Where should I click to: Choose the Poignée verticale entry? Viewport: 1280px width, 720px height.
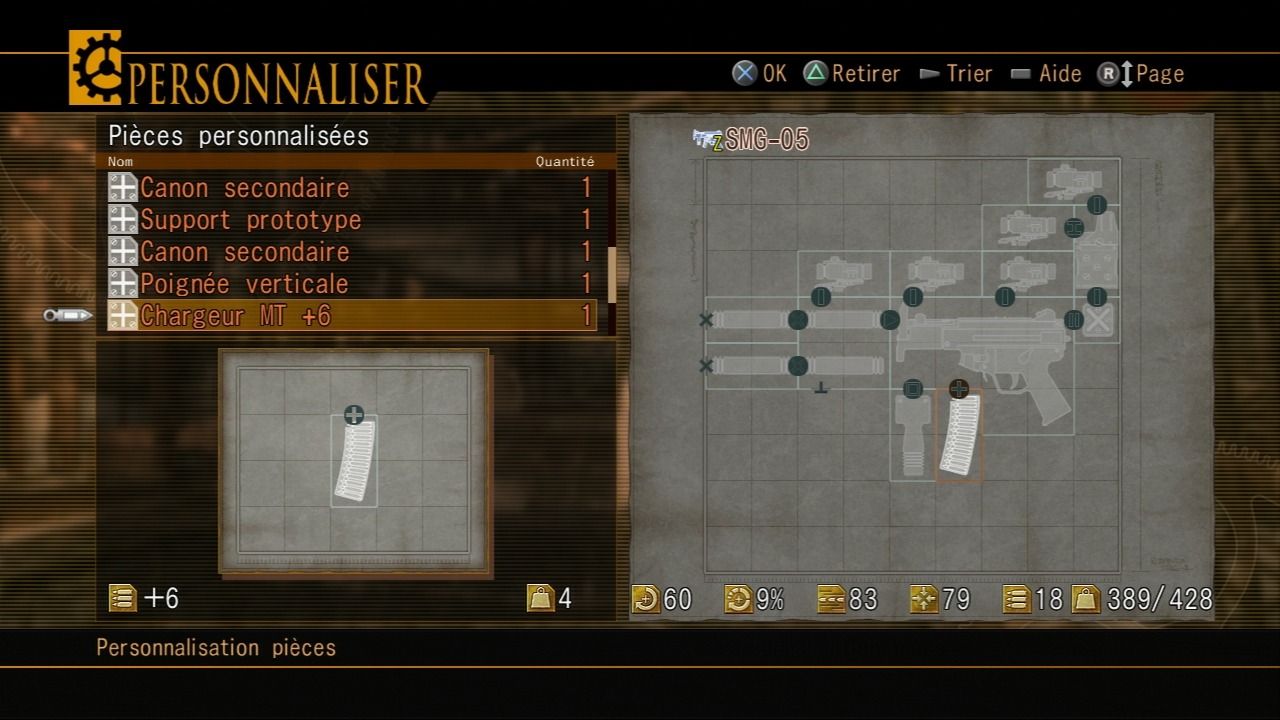tap(350, 284)
